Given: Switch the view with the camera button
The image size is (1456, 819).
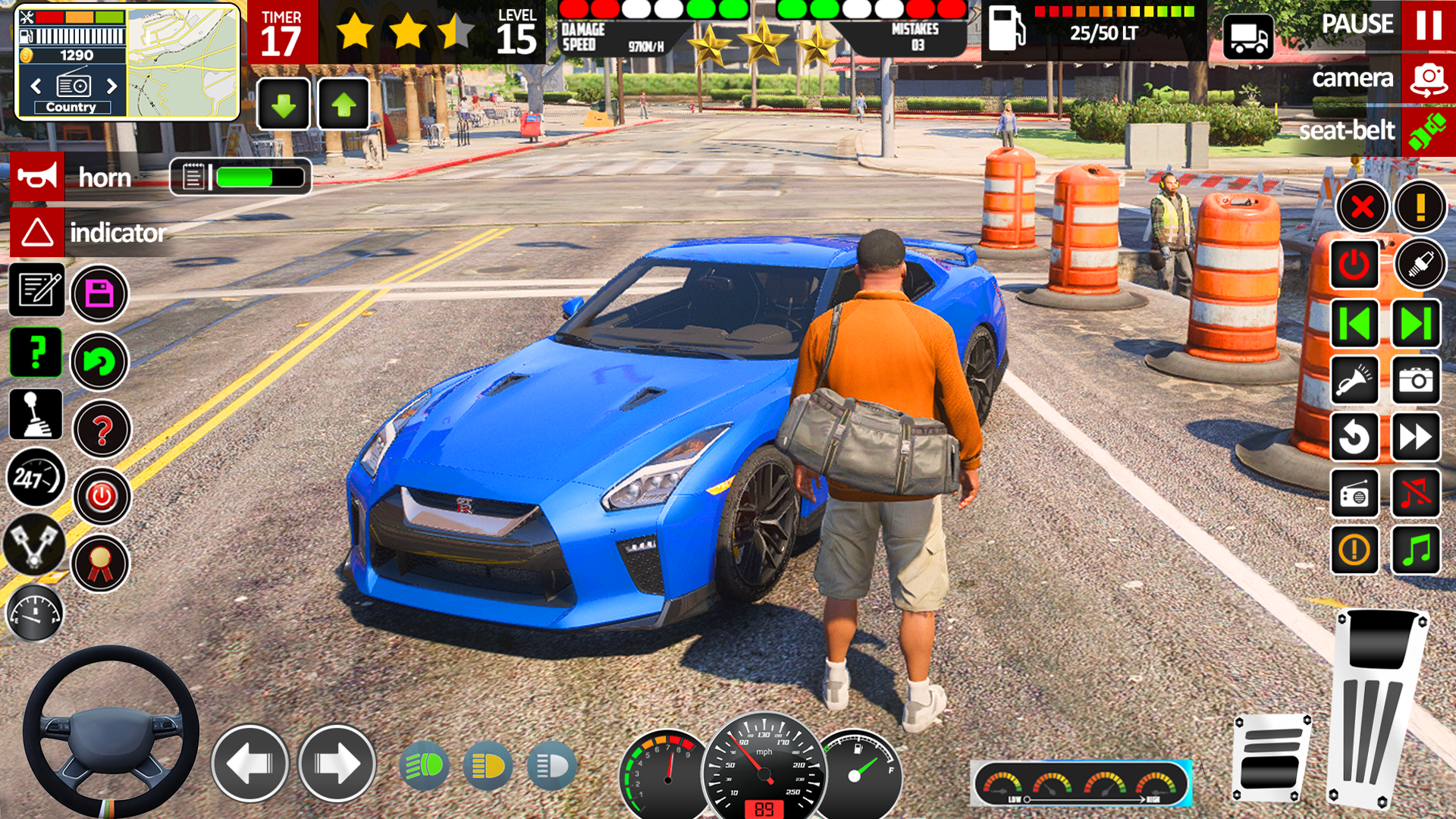Looking at the screenshot, I should (1427, 79).
